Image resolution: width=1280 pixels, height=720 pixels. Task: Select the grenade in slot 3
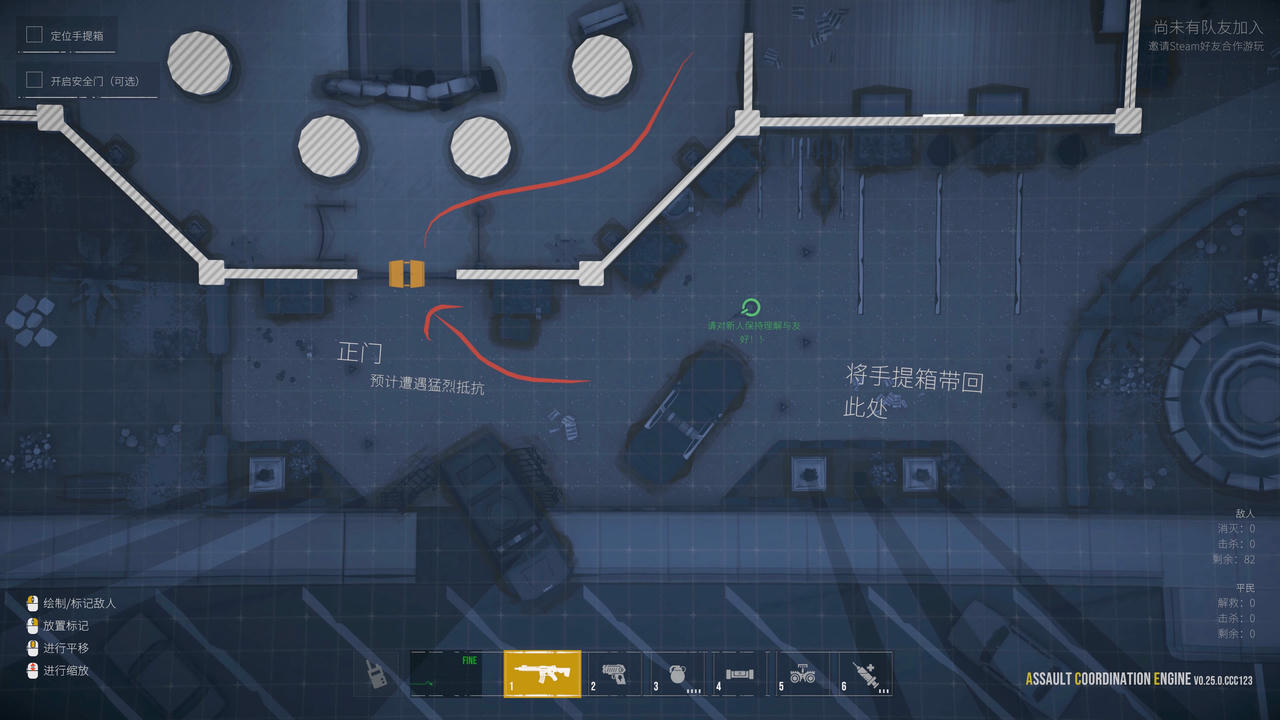pos(675,674)
